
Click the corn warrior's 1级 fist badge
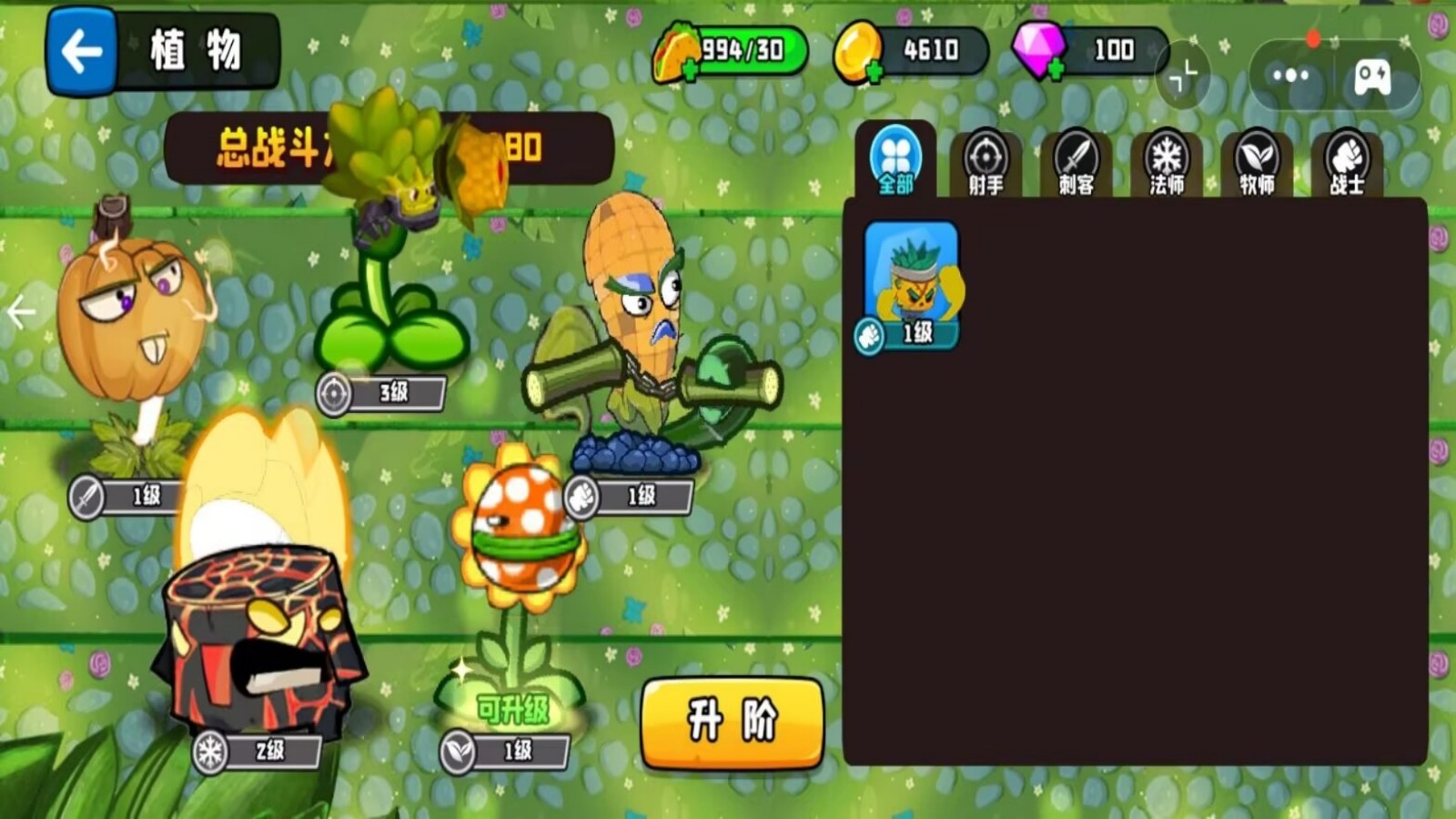click(x=628, y=494)
